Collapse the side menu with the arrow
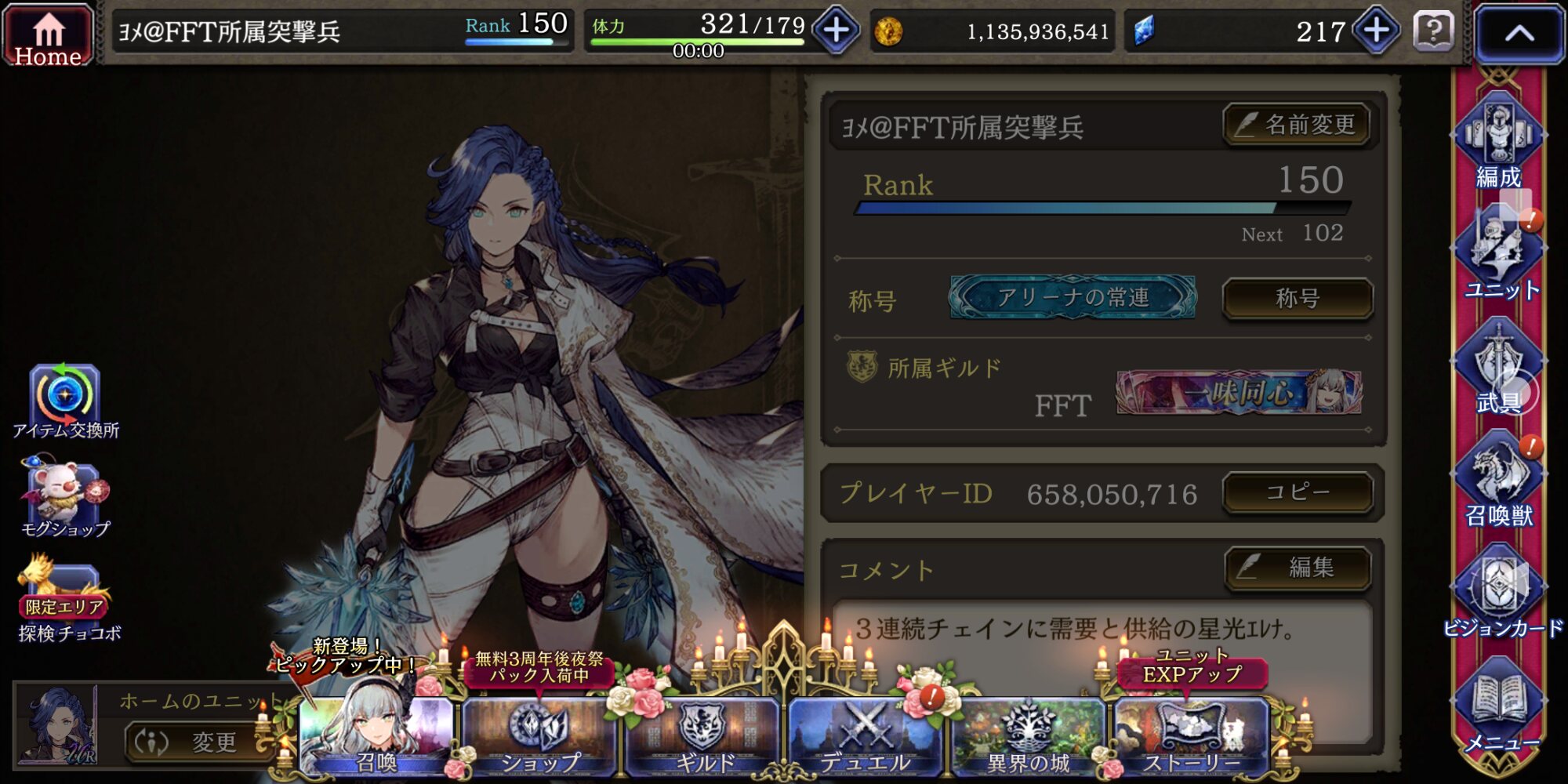This screenshot has height=784, width=1568. [x=1519, y=34]
